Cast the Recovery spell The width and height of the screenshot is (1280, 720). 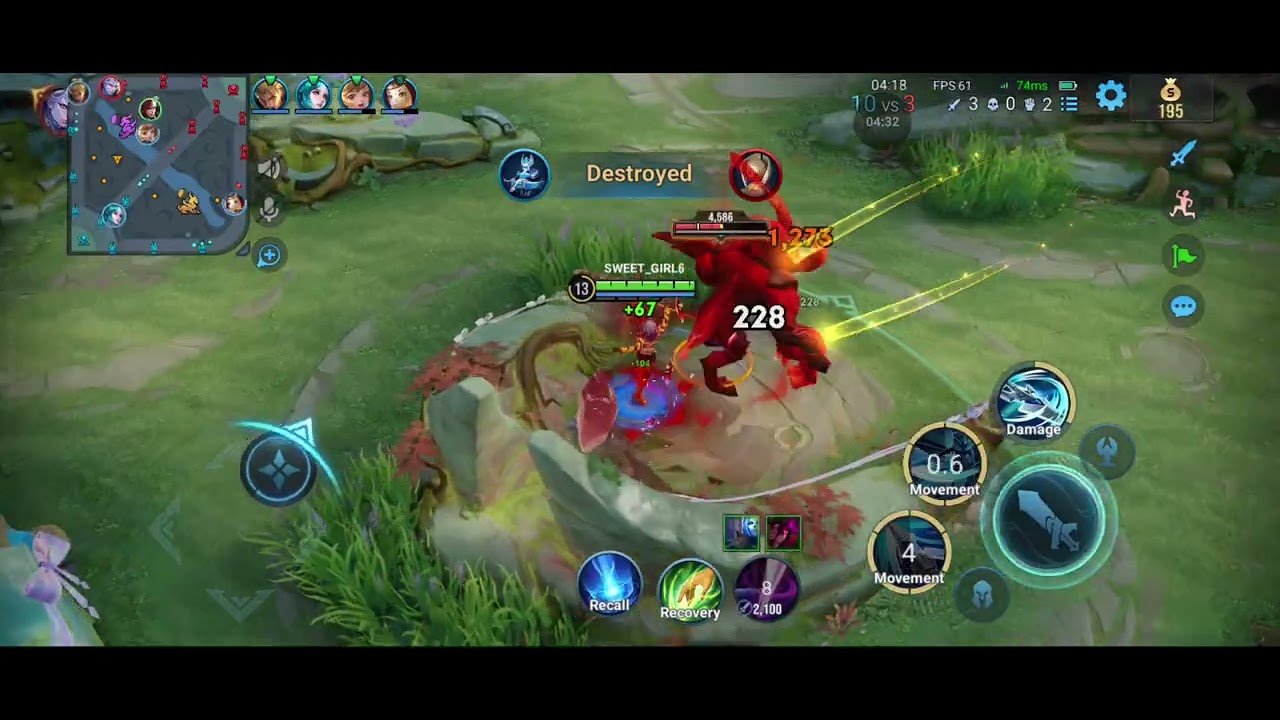click(690, 588)
